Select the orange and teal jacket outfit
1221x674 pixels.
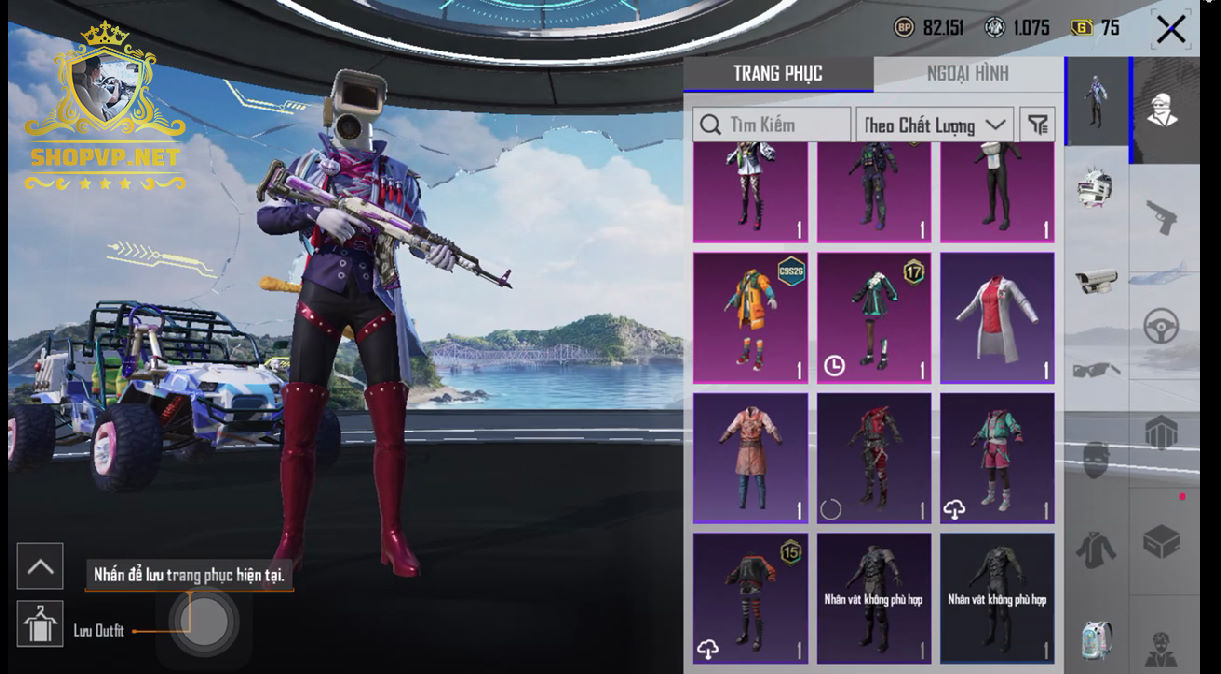pos(750,317)
